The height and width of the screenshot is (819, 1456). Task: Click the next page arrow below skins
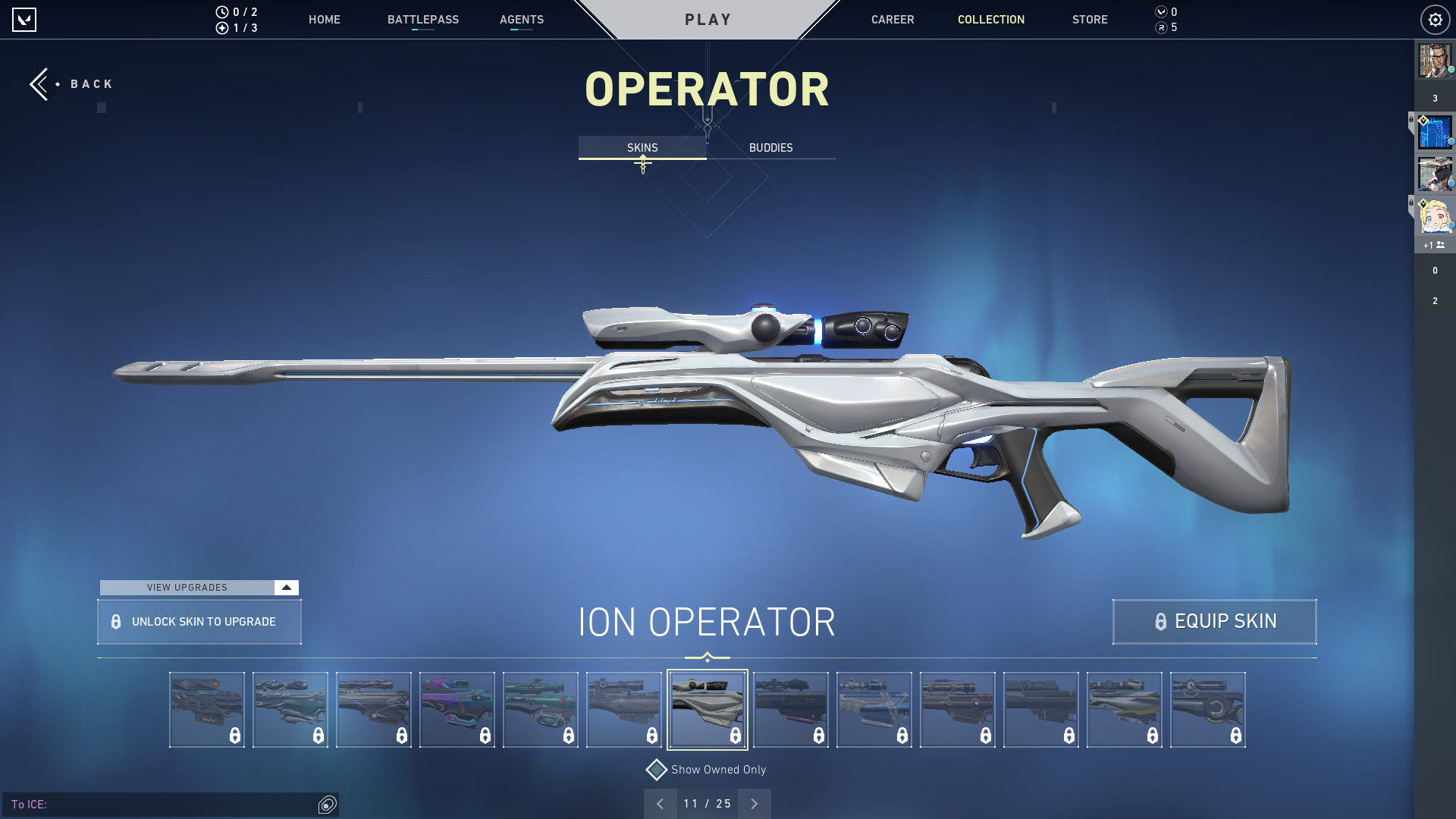coord(754,803)
